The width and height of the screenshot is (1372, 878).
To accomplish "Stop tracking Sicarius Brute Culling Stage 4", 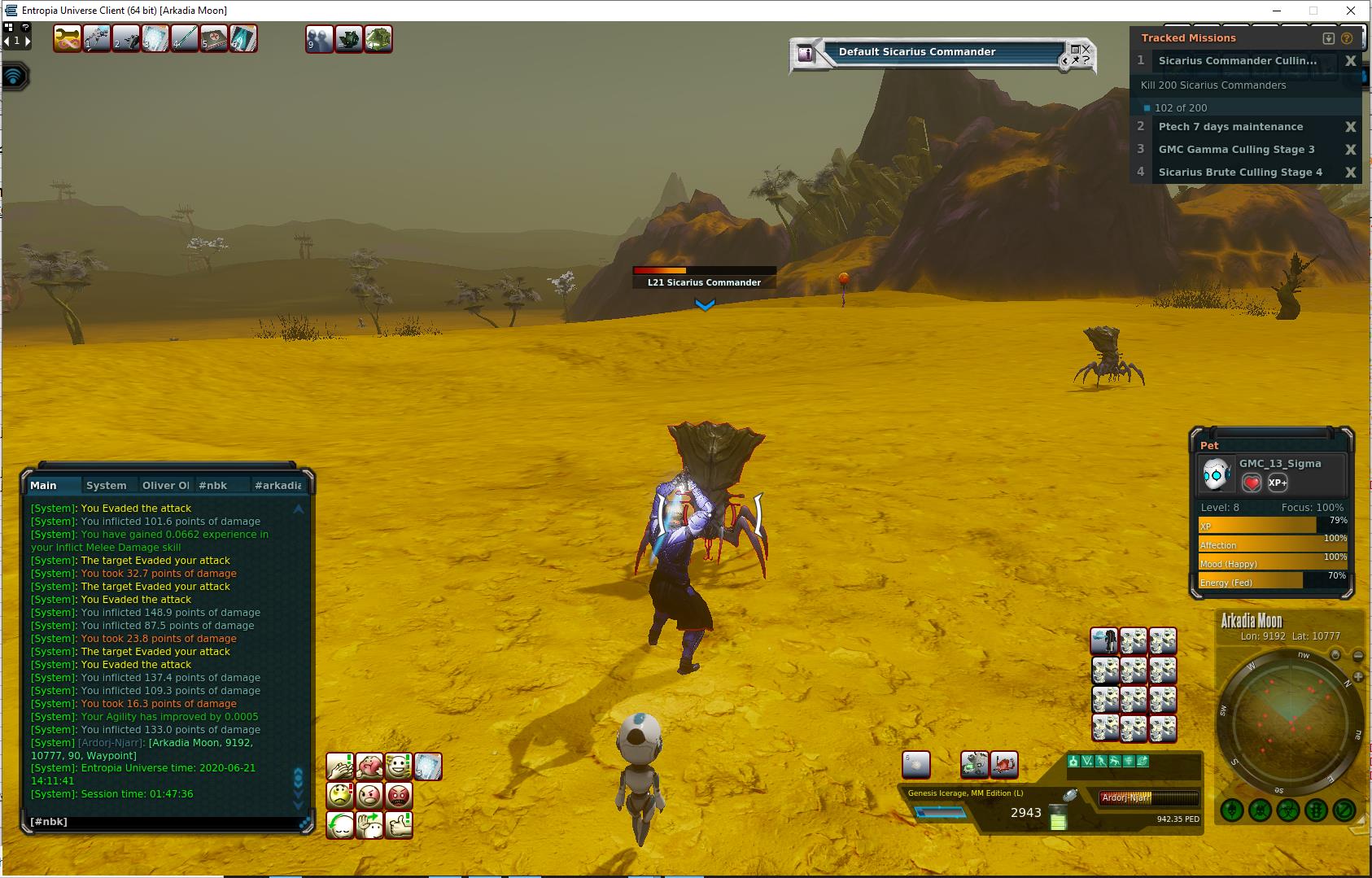I will [x=1351, y=173].
